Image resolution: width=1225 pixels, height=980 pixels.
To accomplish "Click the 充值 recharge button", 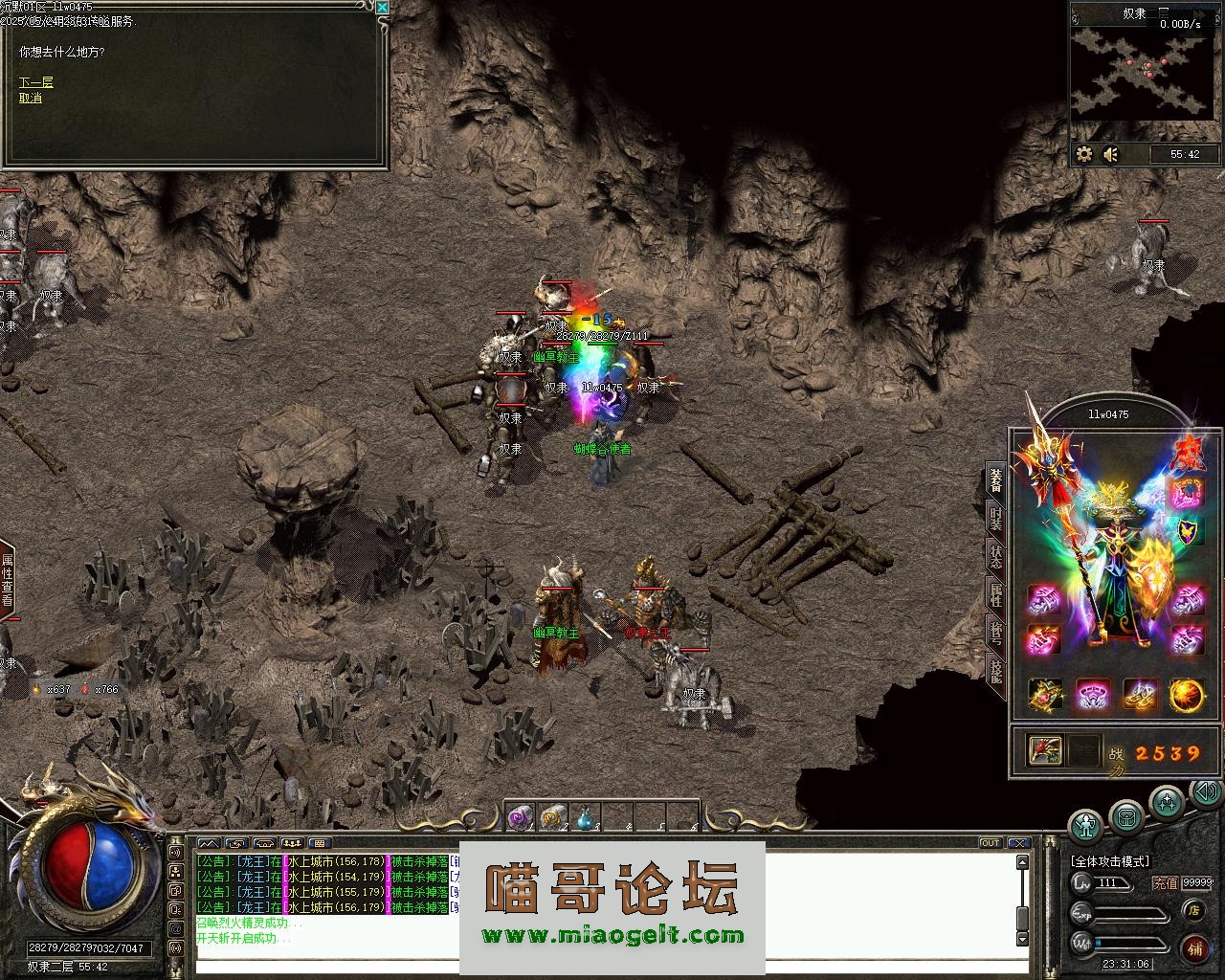I will tap(1165, 883).
